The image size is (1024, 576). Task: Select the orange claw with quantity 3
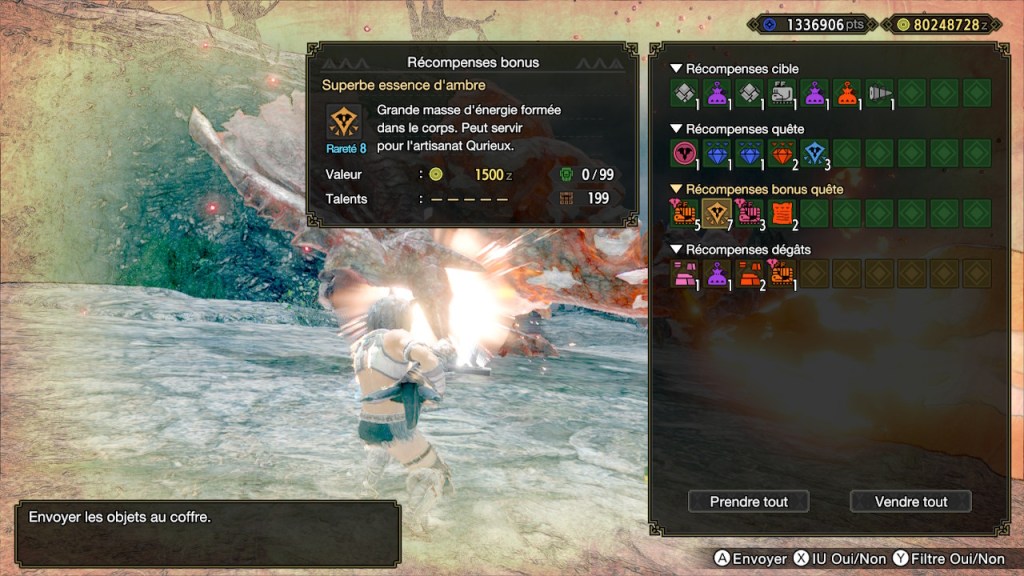(x=749, y=213)
